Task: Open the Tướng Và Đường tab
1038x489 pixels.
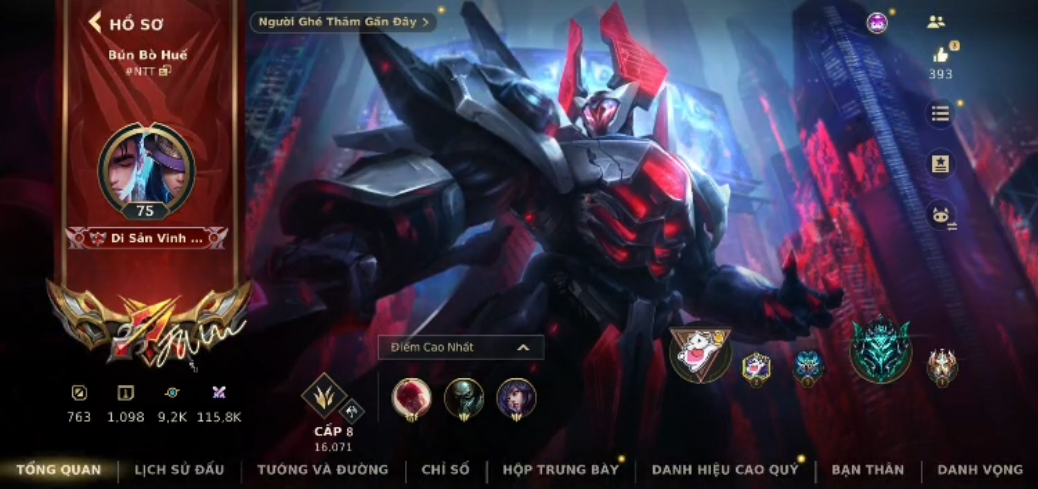Action: [323, 469]
